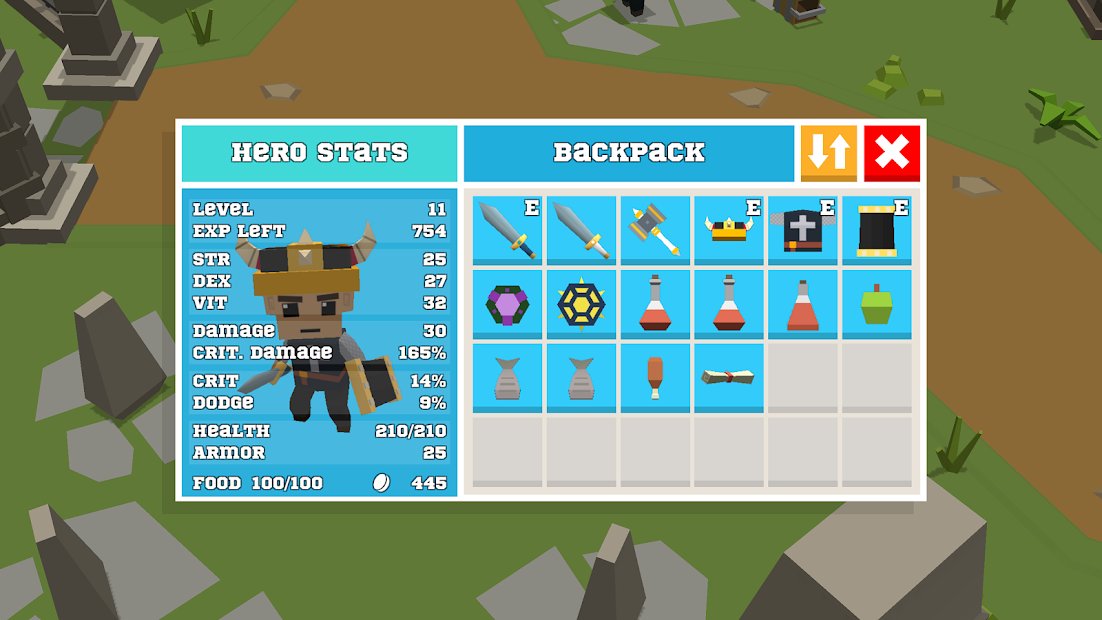The height and width of the screenshot is (620, 1102).
Task: Sort the backpack with the orange arrows button
Action: tap(829, 153)
